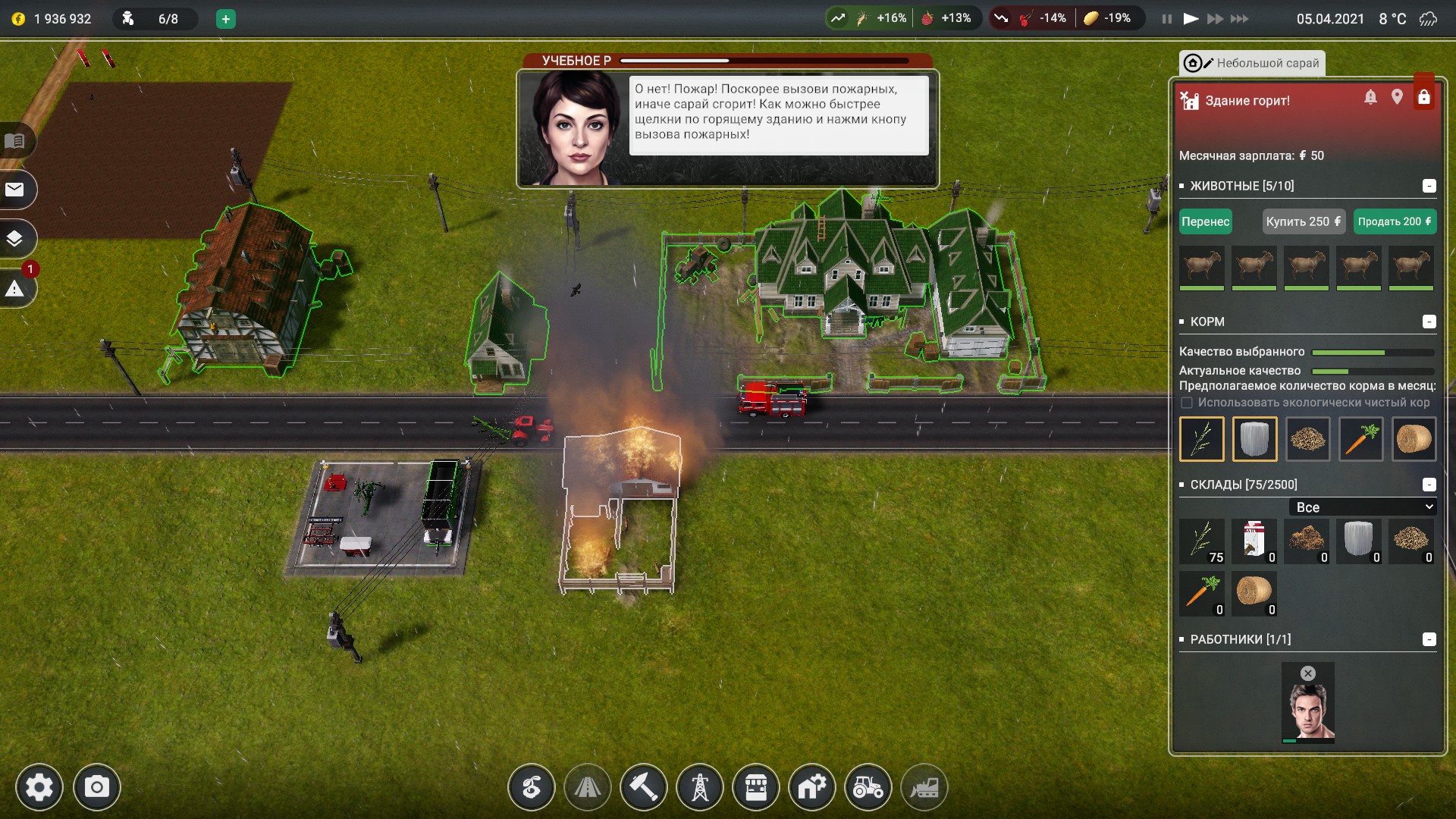Screen dimensions: 1456x819
Task: Open the tractor vehicles menu
Action: 868,787
